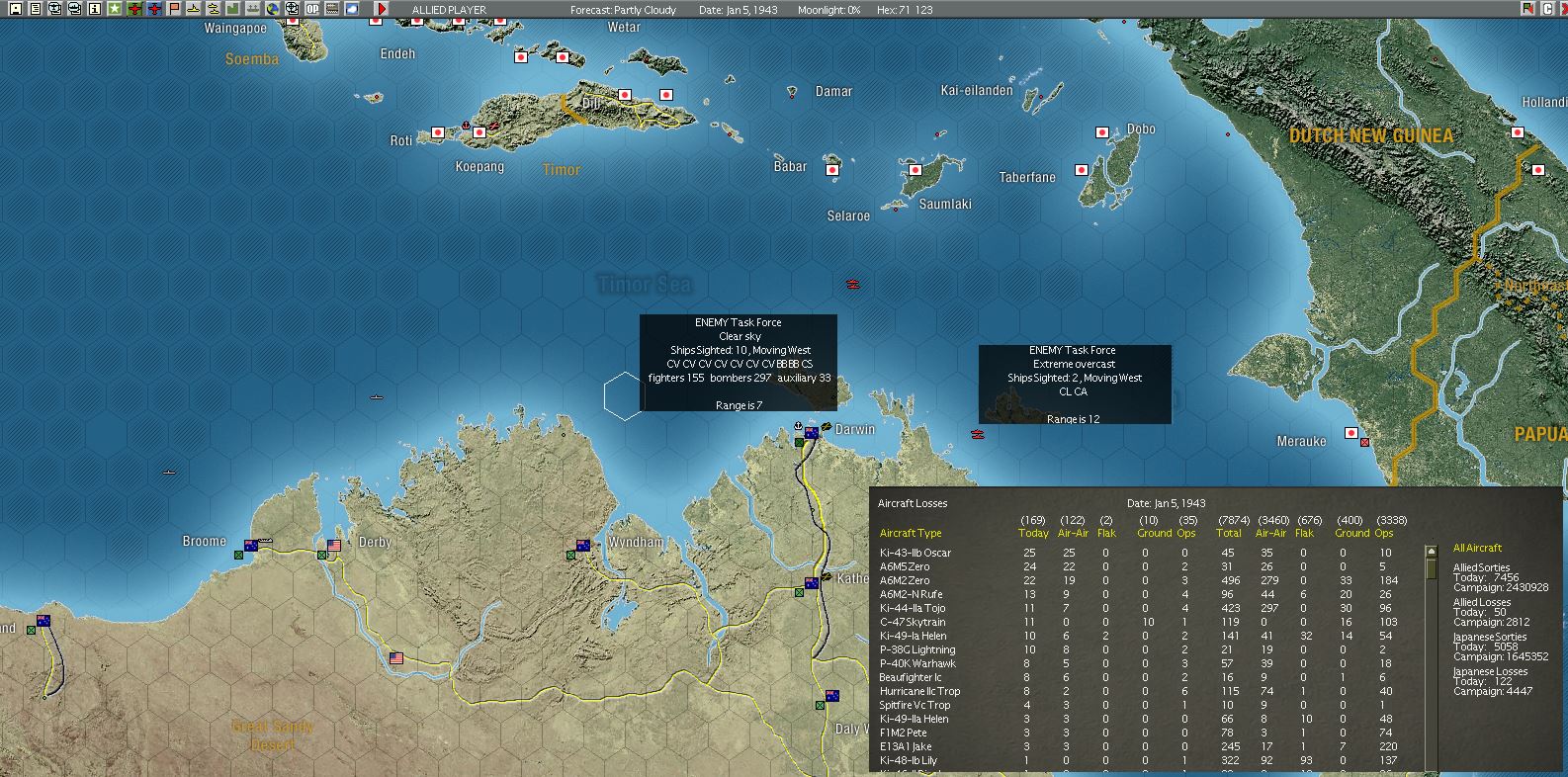Select the Ki-43-IIb Oscar row

(915, 553)
